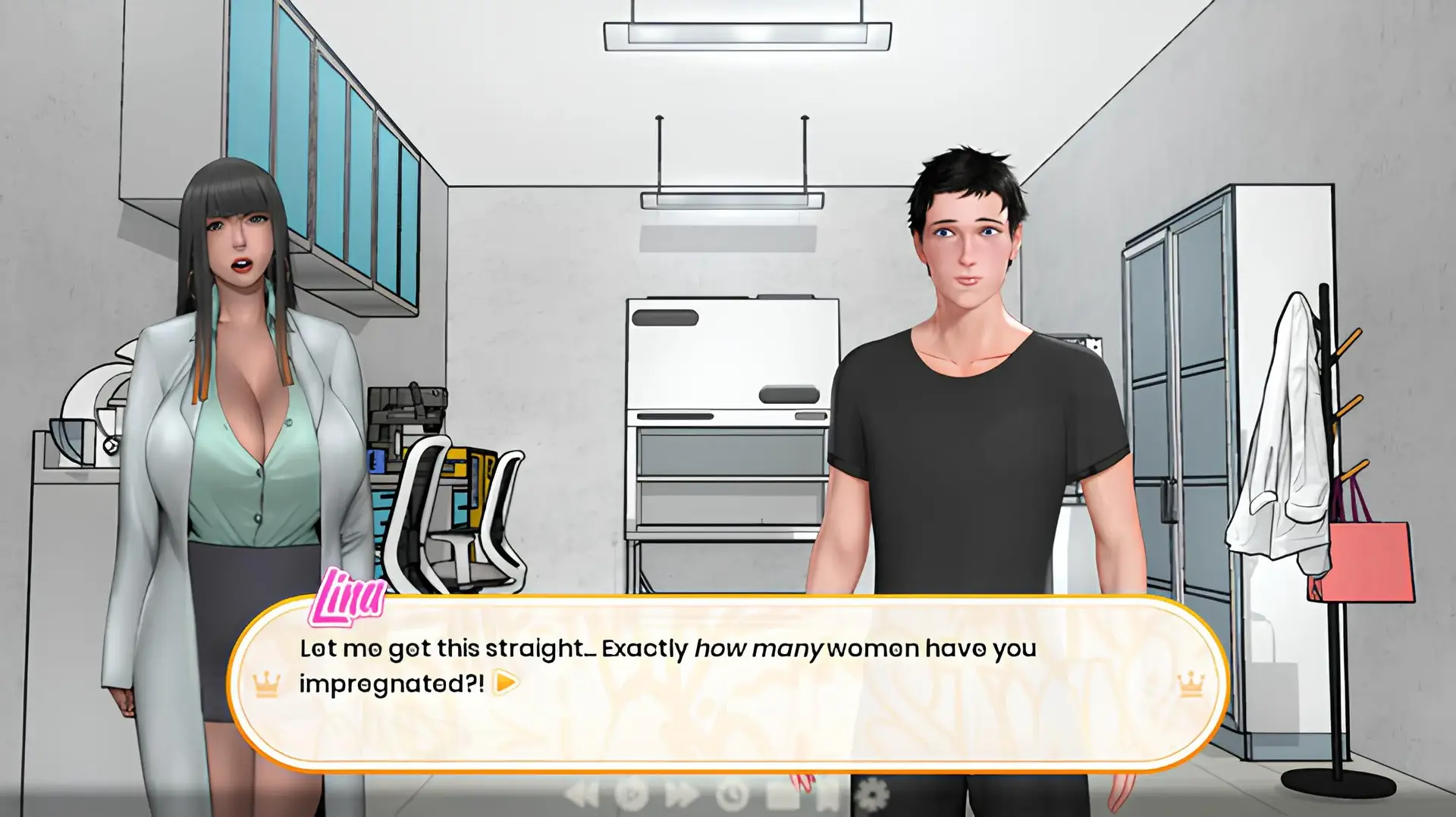
Task: Toggle auto-play with the circular play icon
Action: click(631, 795)
